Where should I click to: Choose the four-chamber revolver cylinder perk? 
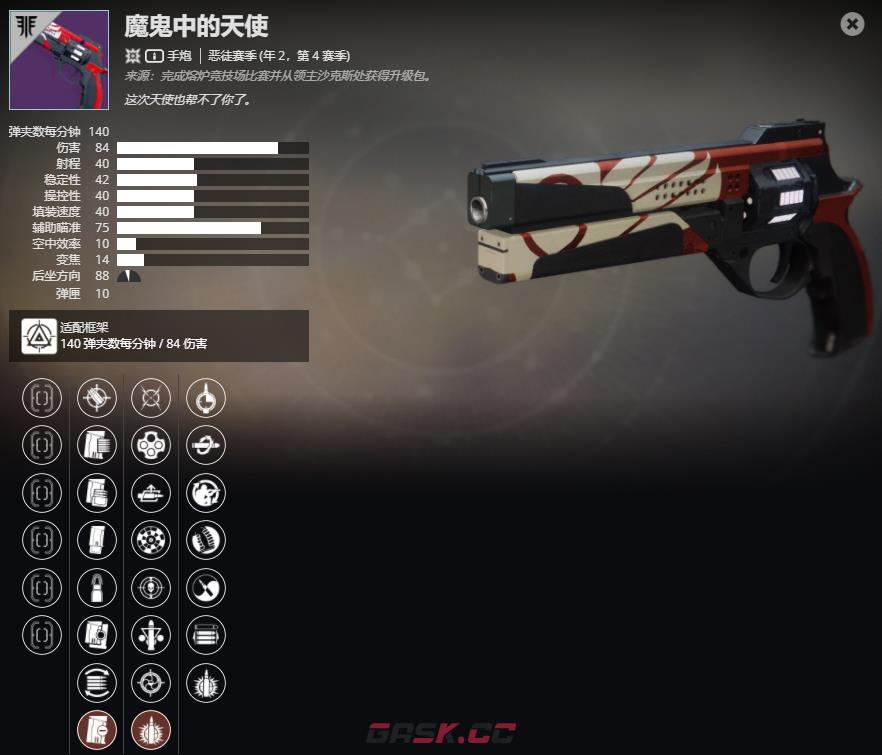[151, 445]
